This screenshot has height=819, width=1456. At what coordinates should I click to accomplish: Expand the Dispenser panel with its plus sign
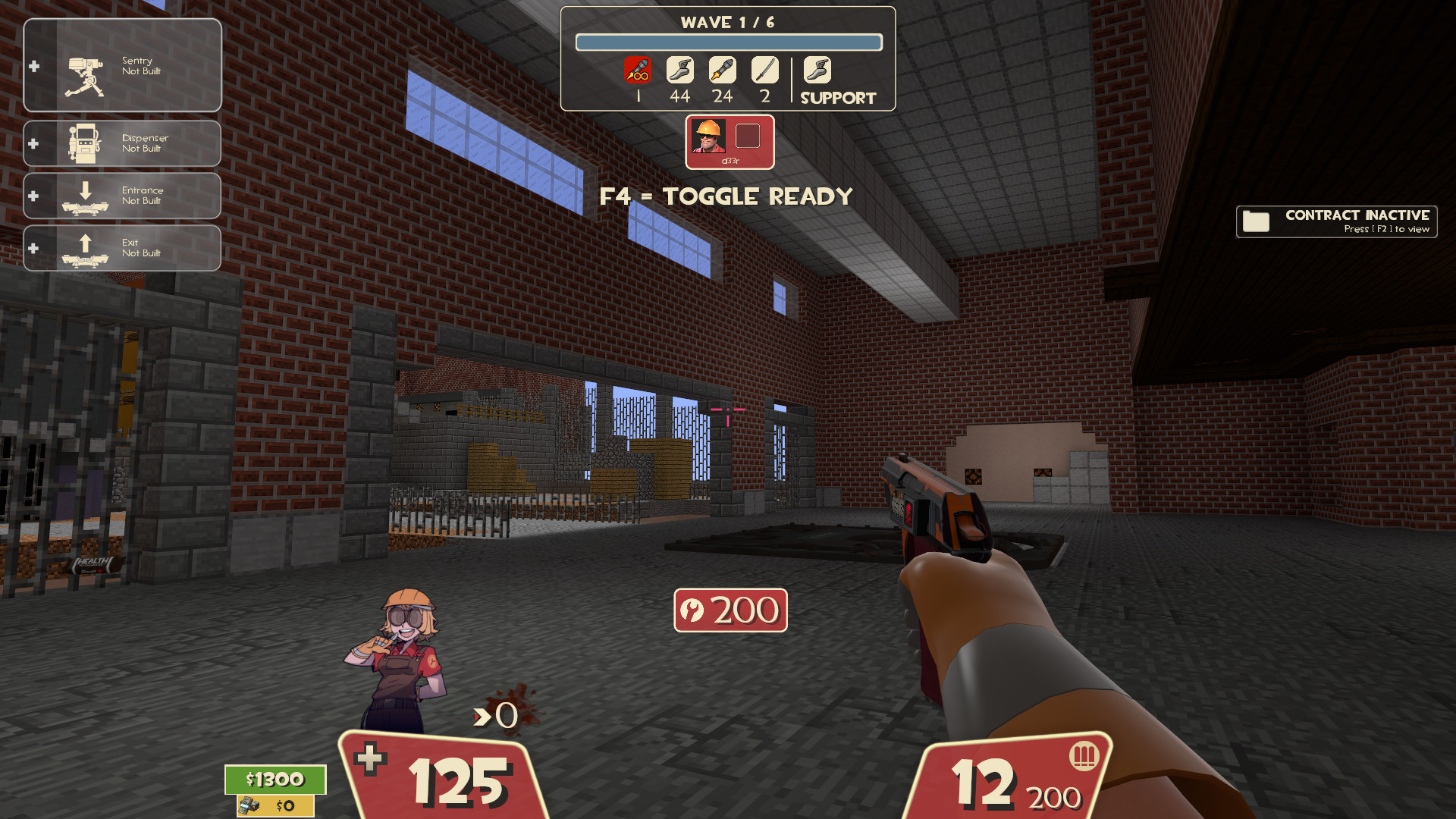[33, 143]
